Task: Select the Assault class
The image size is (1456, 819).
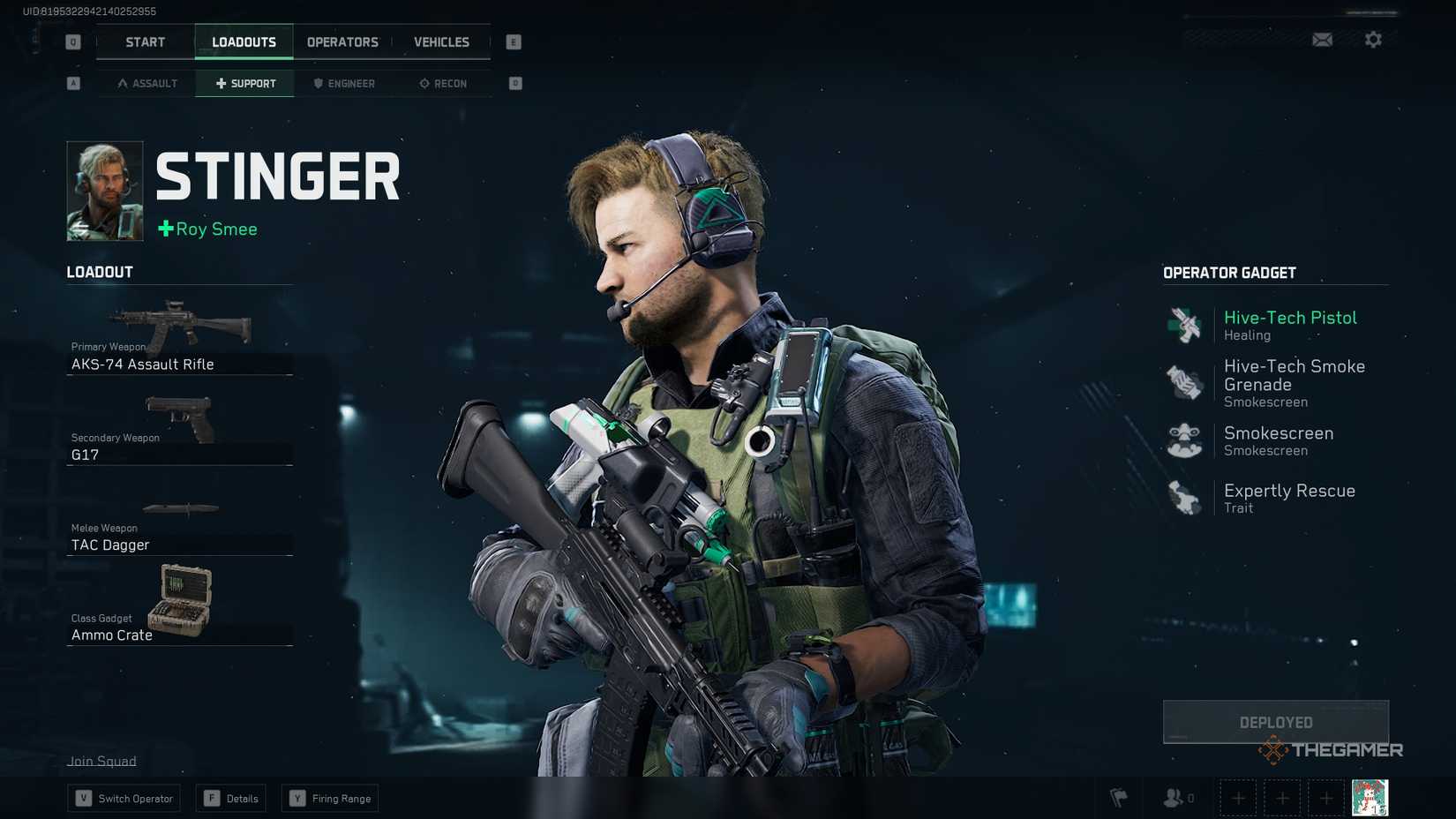Action: coord(147,84)
